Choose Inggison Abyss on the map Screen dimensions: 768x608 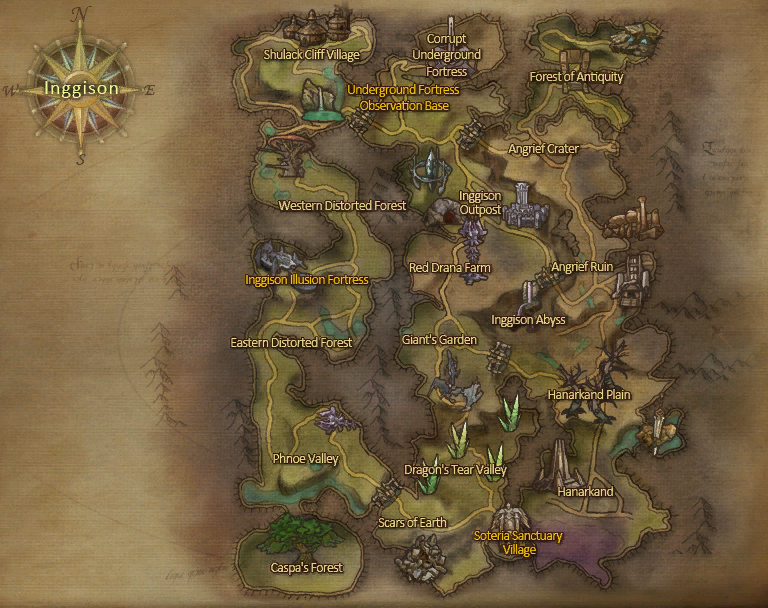click(x=528, y=320)
